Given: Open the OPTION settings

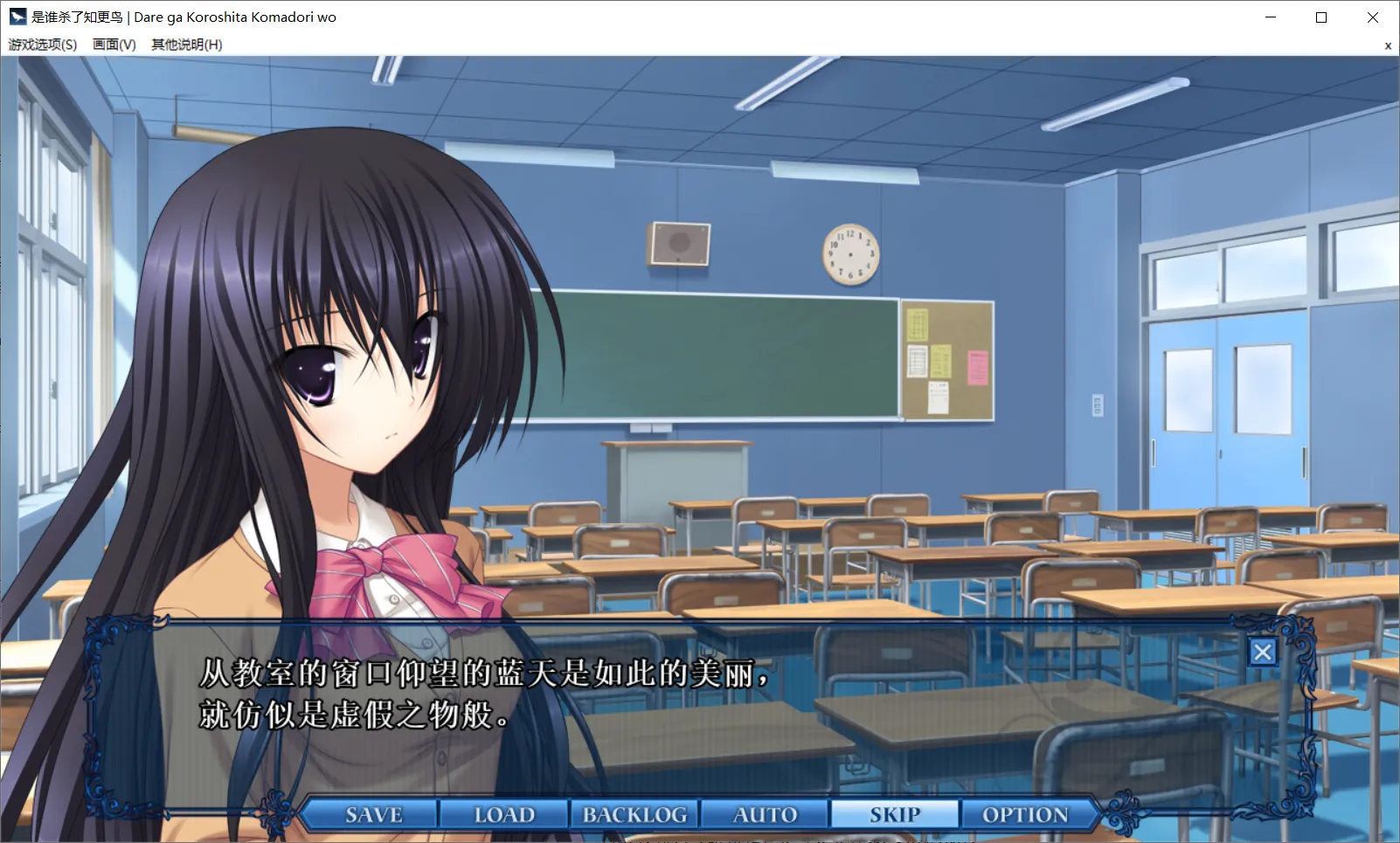Looking at the screenshot, I should (1025, 814).
